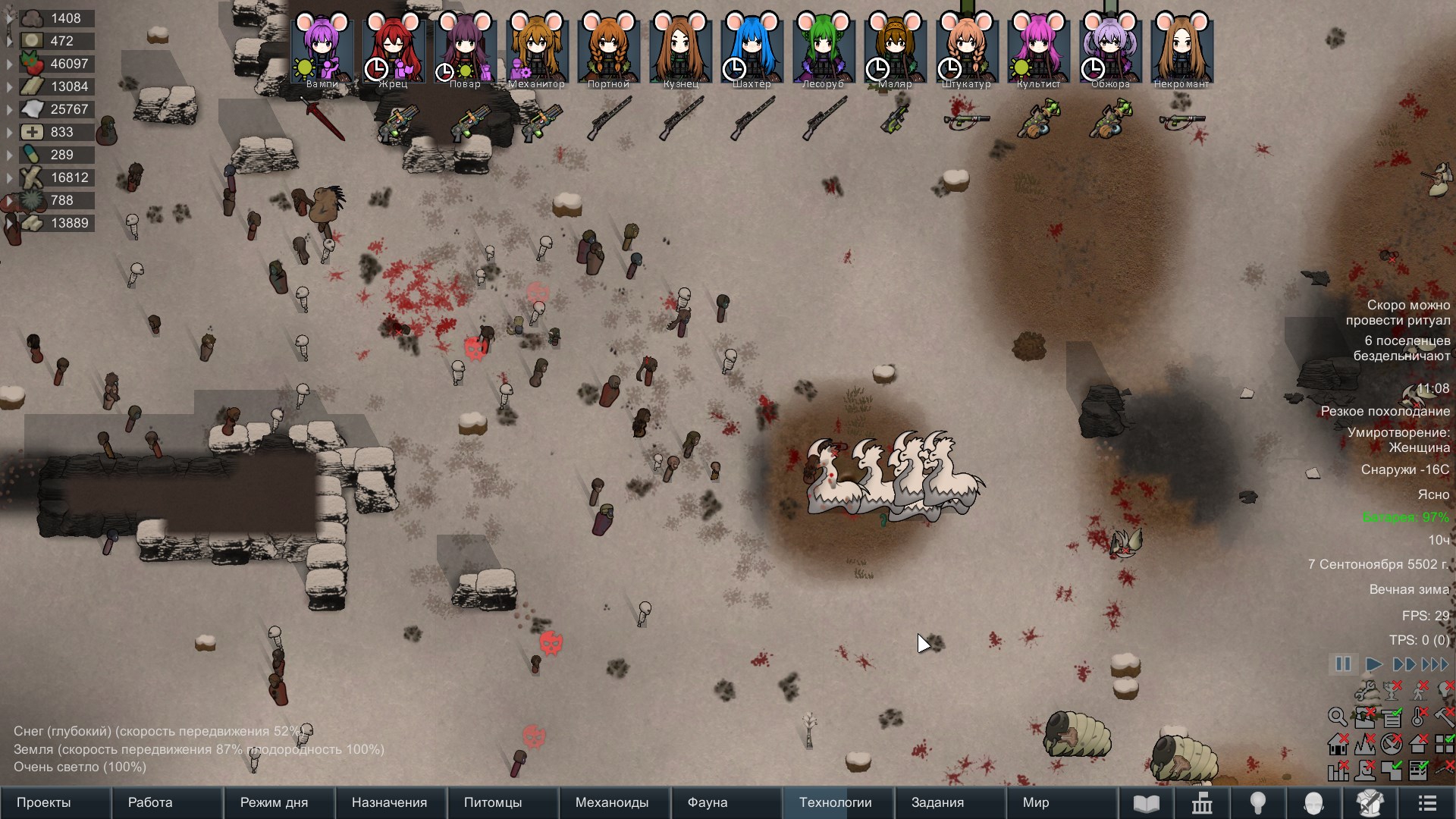1456x819 pixels.
Task: Open the Назначения assignments tab
Action: (389, 802)
